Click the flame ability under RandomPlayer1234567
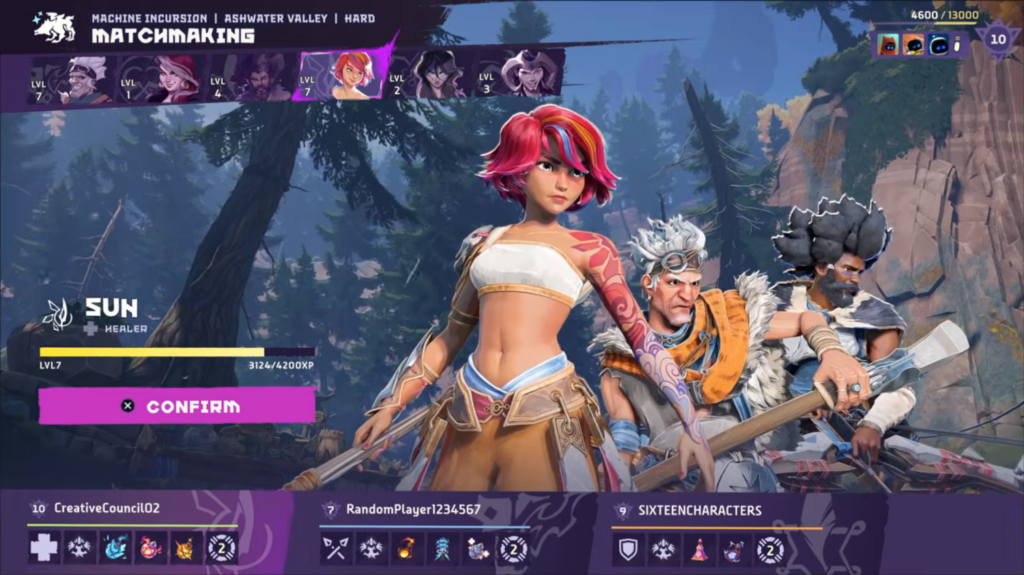The height and width of the screenshot is (575, 1024). coord(407,548)
